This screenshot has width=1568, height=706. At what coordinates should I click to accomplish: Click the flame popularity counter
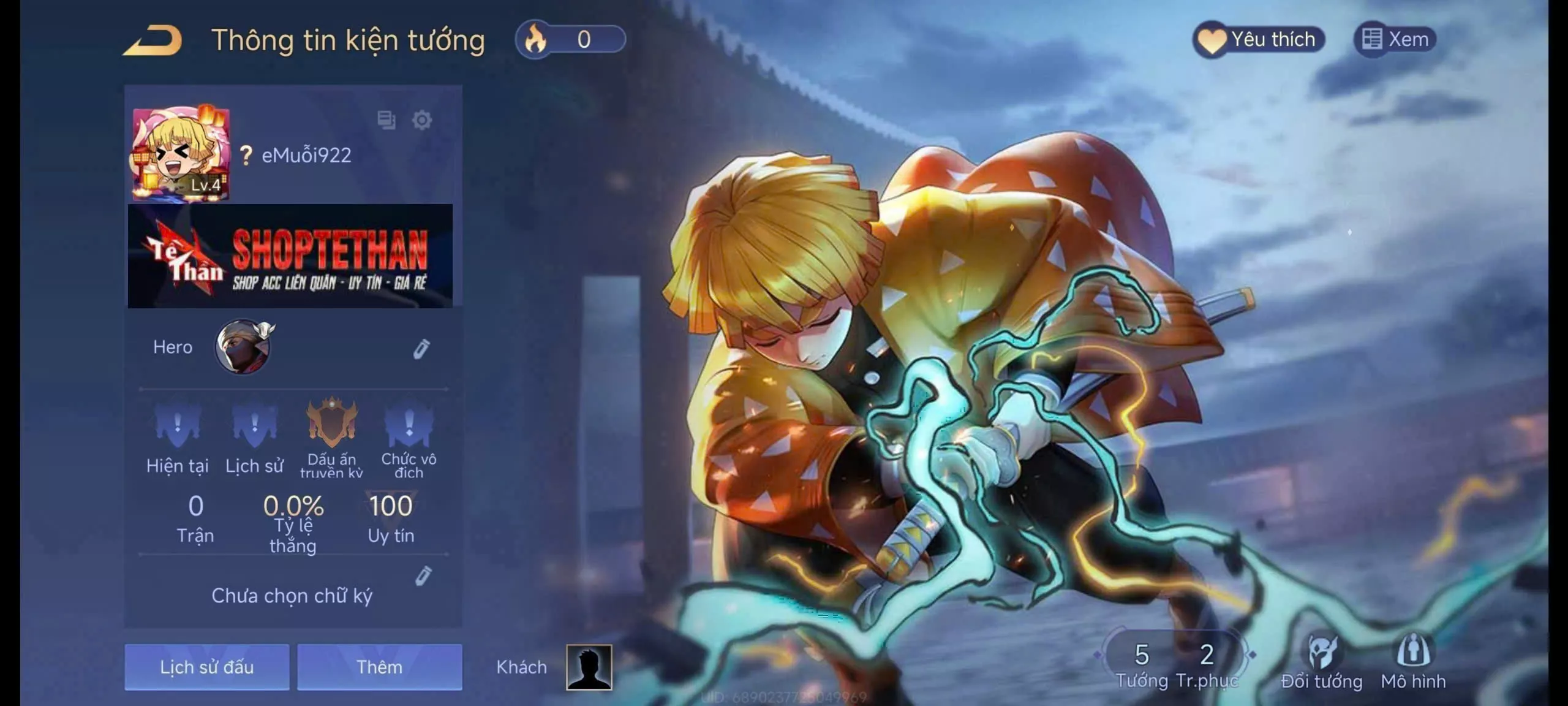click(570, 40)
